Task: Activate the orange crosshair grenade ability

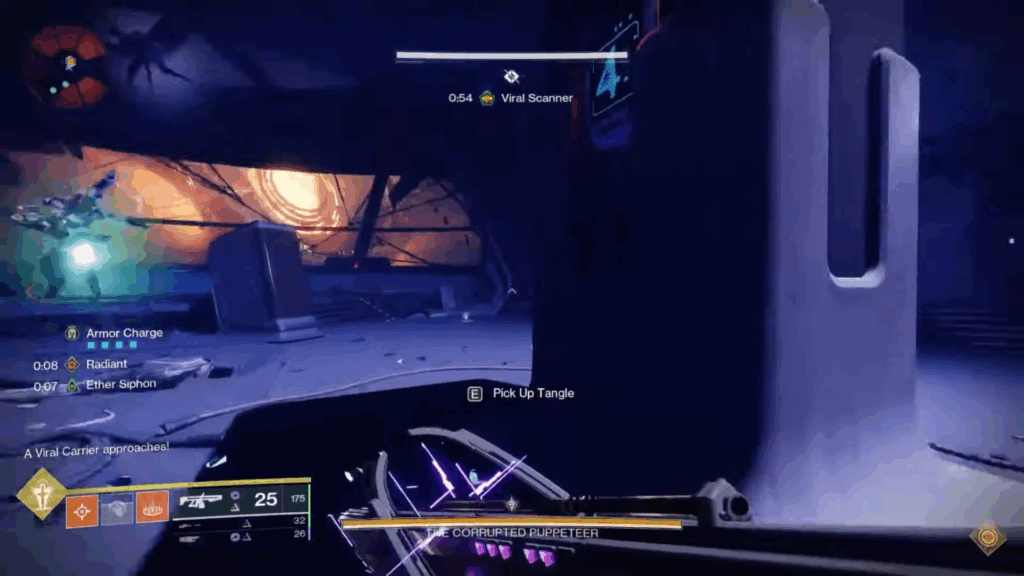Action: pos(82,509)
